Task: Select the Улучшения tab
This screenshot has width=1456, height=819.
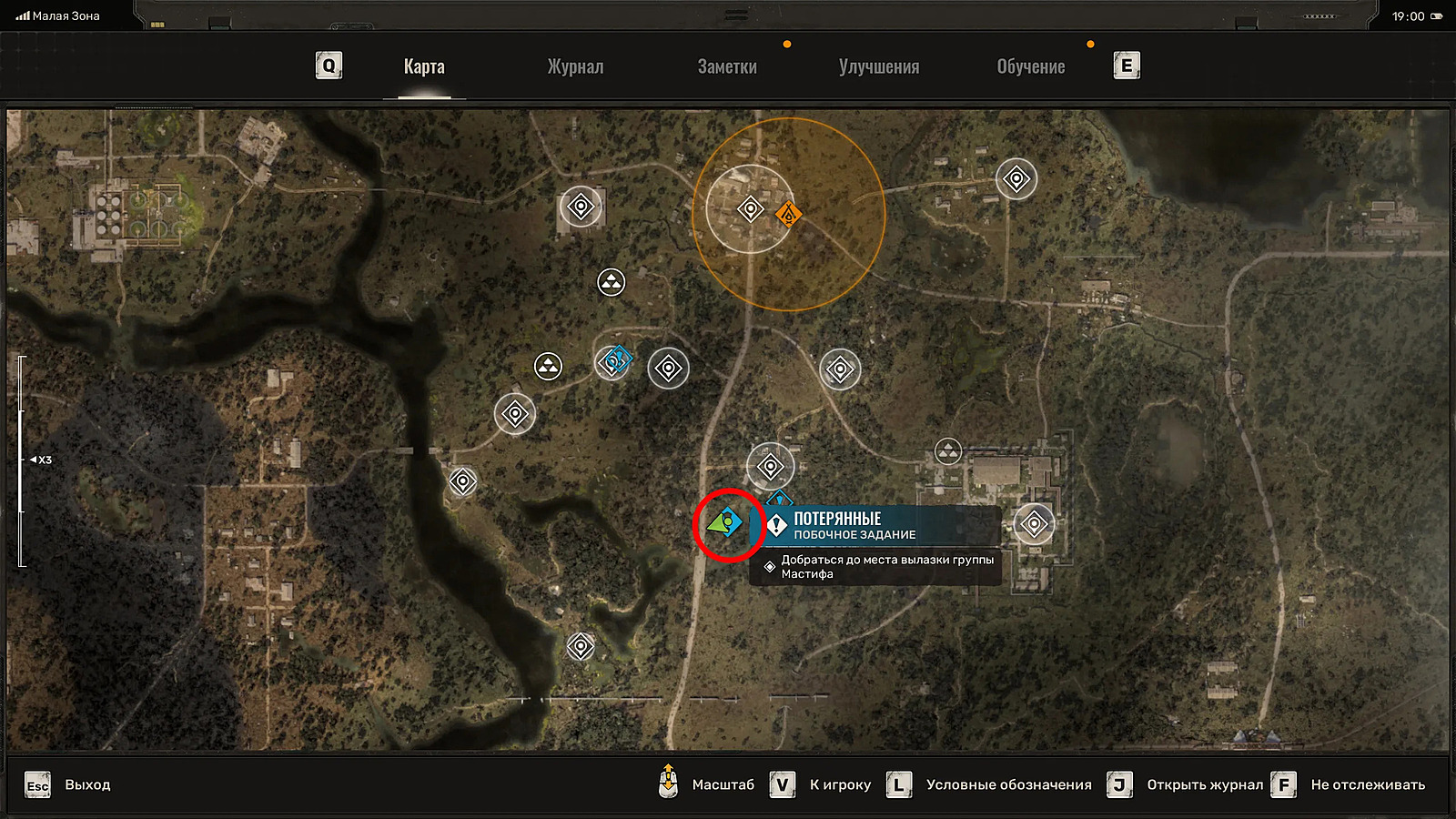Action: pos(879,66)
